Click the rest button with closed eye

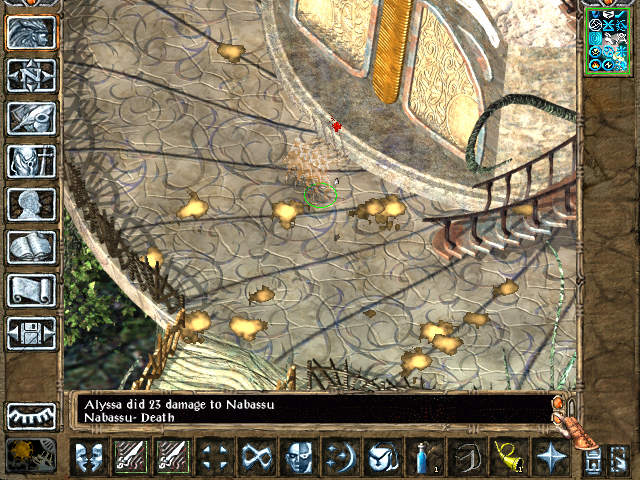point(32,415)
